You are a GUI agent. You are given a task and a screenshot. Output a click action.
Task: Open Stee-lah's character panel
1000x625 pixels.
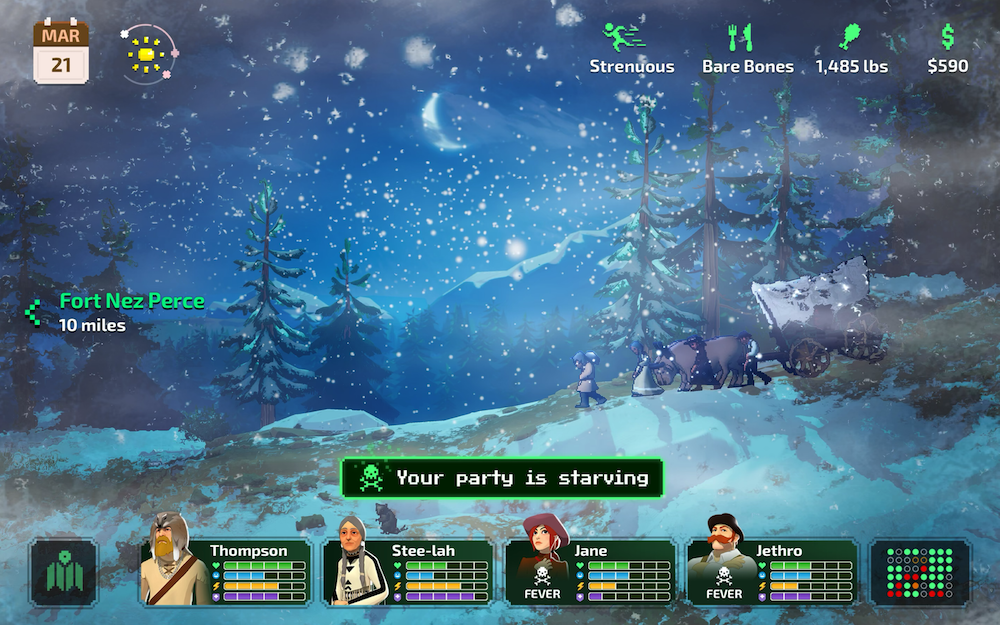408,573
